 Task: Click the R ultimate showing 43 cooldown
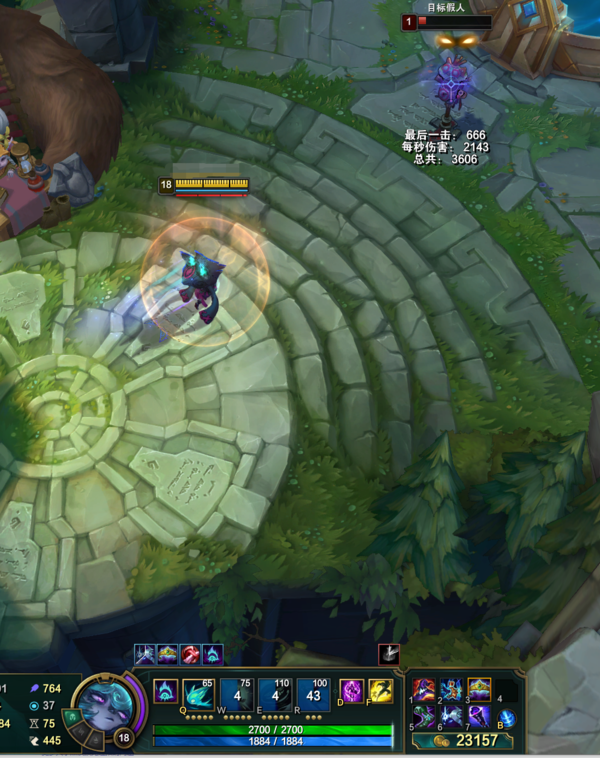point(315,693)
